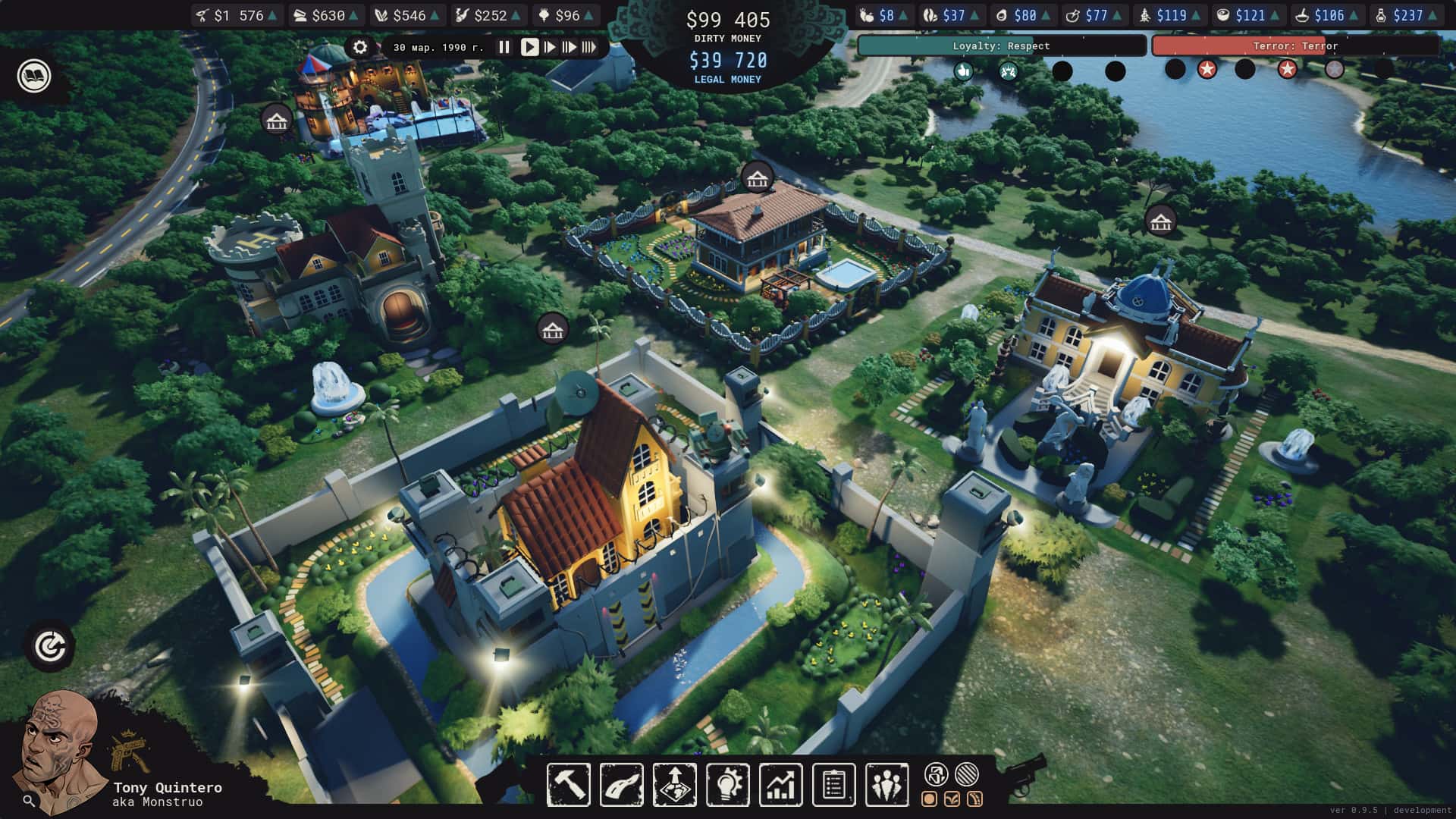This screenshot has width=1456, height=819.
Task: Toggle the orange coin overlay filter
Action: [x=930, y=799]
